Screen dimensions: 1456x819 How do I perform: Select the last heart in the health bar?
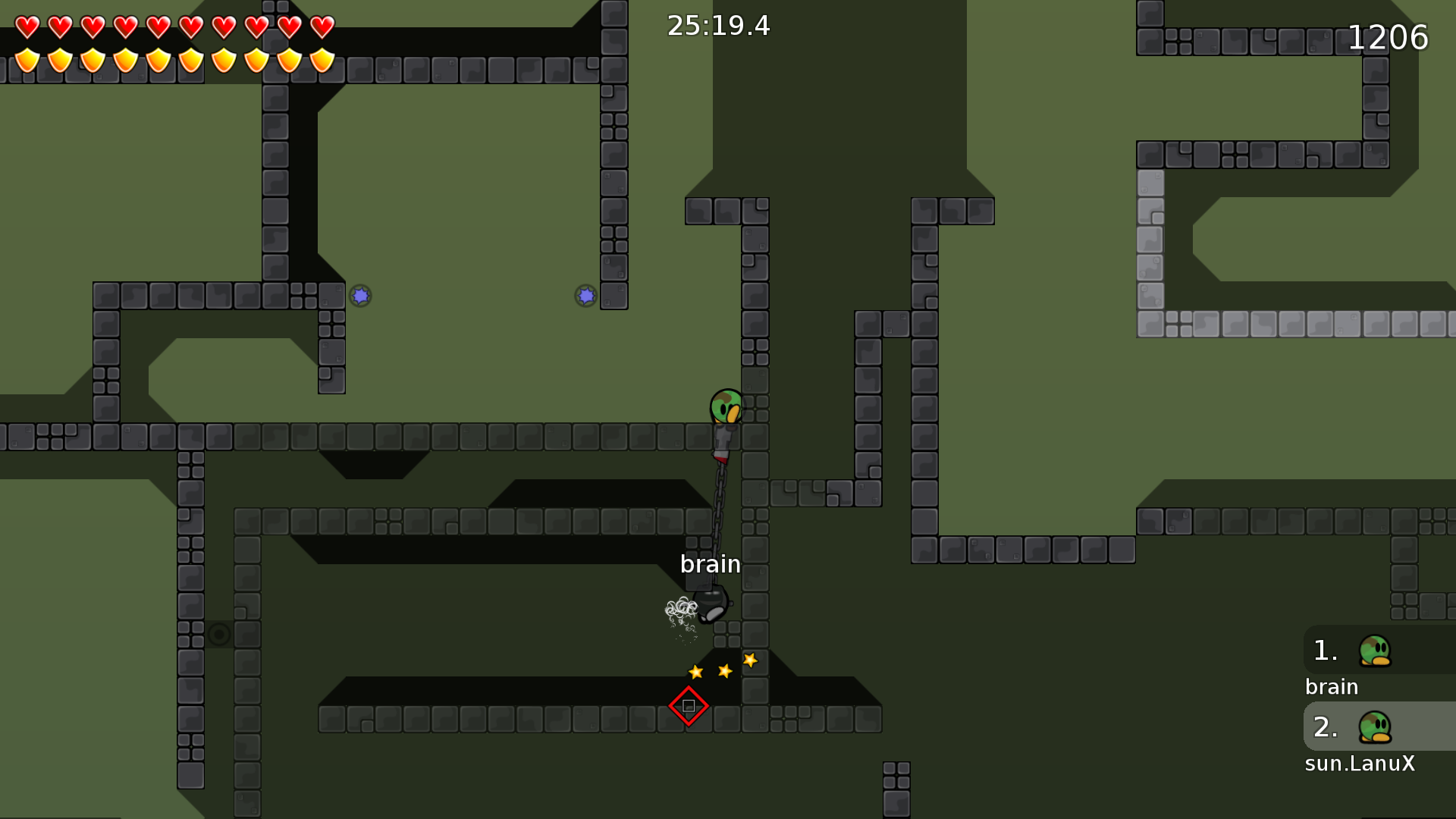pos(324,27)
